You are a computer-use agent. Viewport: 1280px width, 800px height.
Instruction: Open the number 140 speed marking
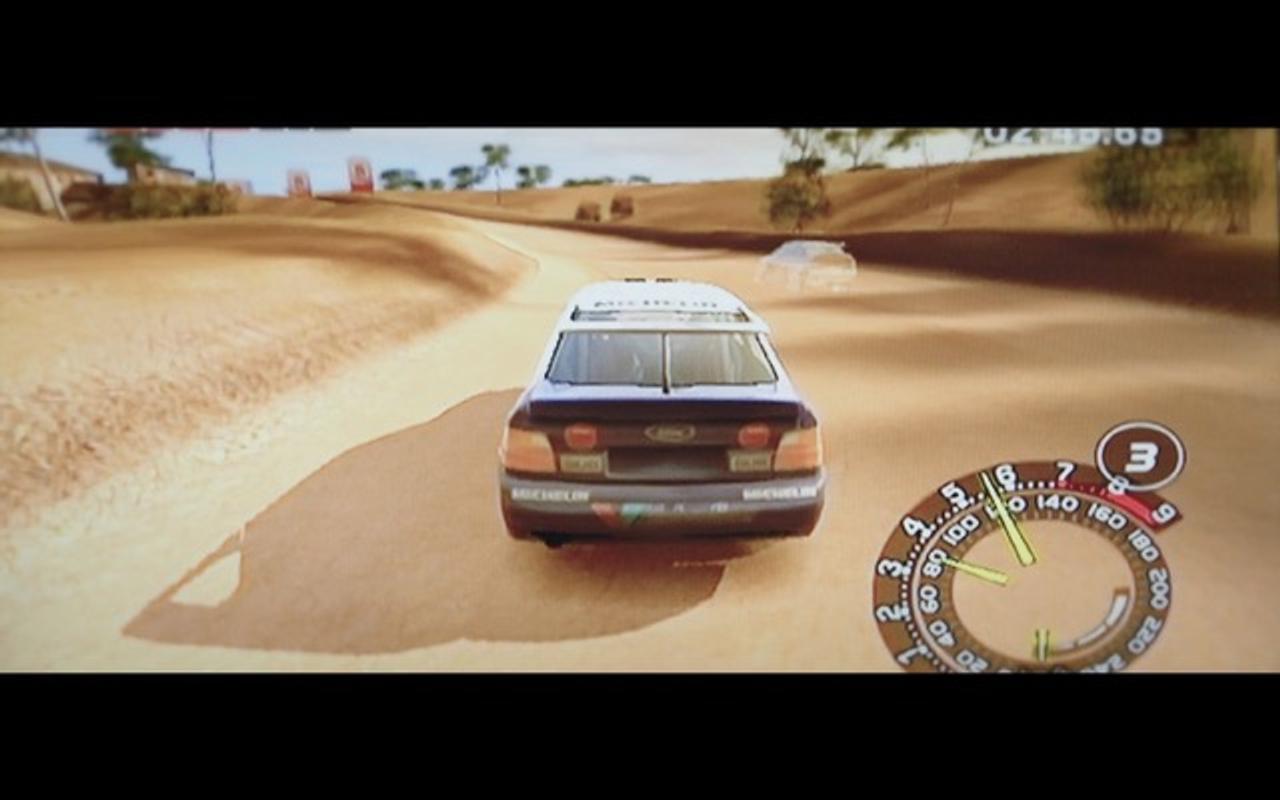tap(1058, 505)
